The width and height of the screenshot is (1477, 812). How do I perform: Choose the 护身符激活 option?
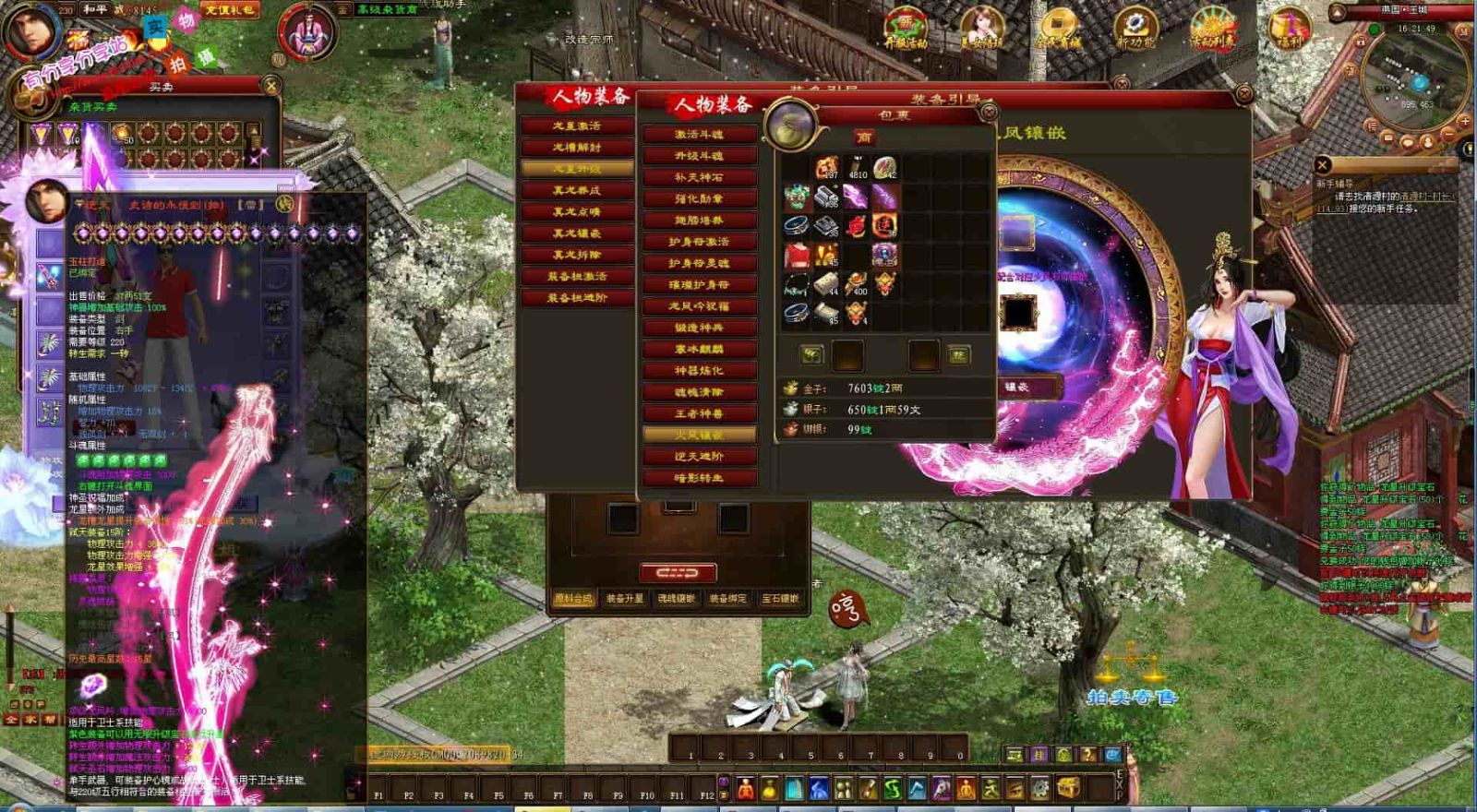699,242
